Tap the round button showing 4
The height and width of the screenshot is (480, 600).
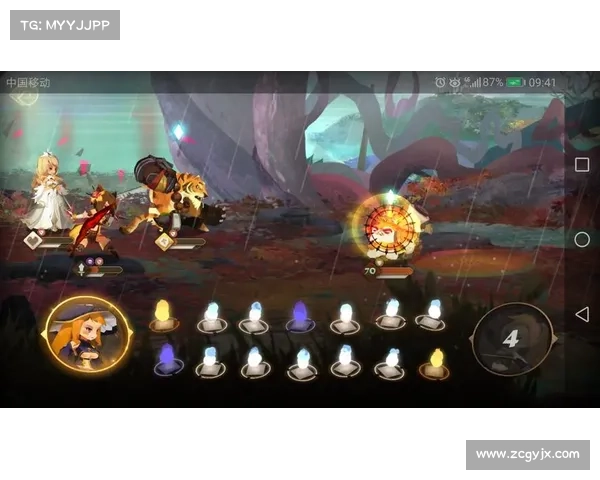click(x=511, y=340)
